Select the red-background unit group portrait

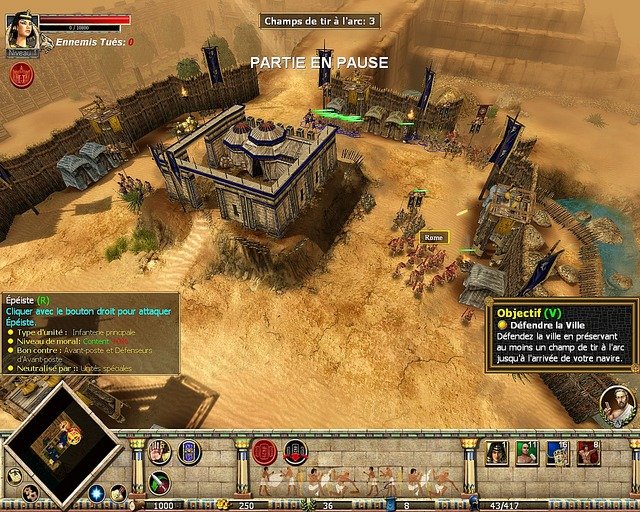(588, 453)
